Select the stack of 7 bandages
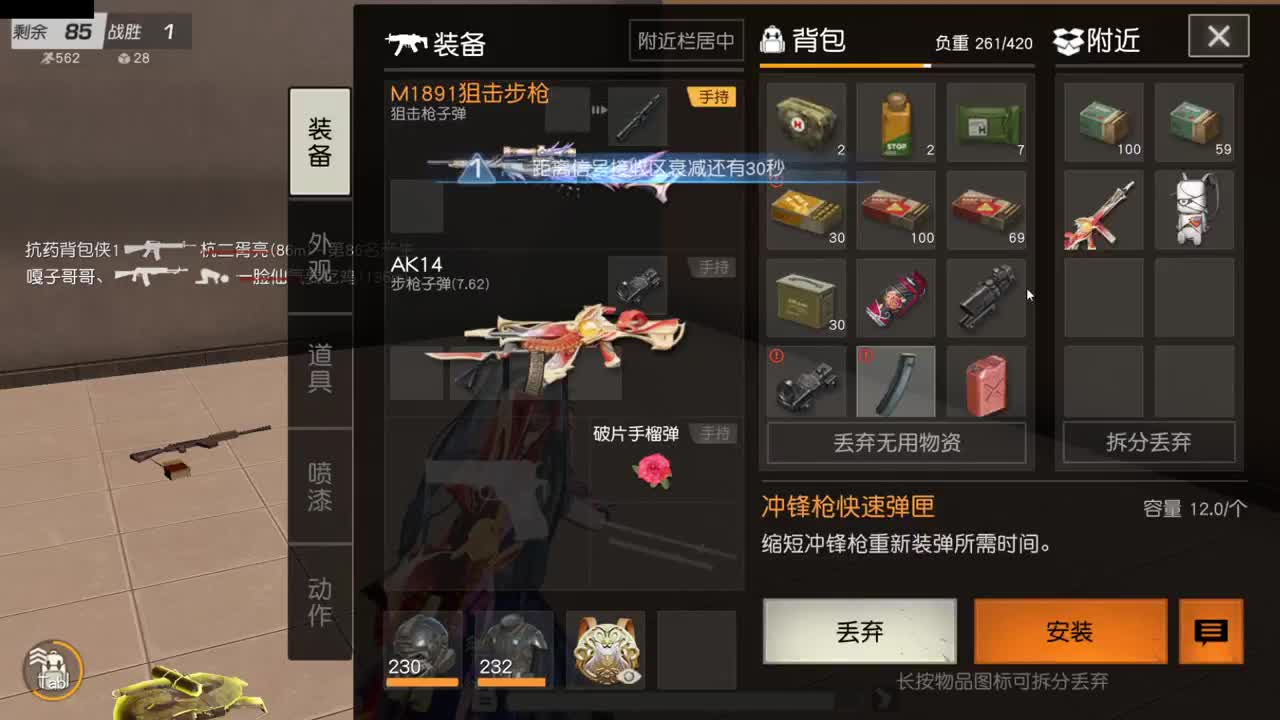This screenshot has height=720, width=1280. 986,122
